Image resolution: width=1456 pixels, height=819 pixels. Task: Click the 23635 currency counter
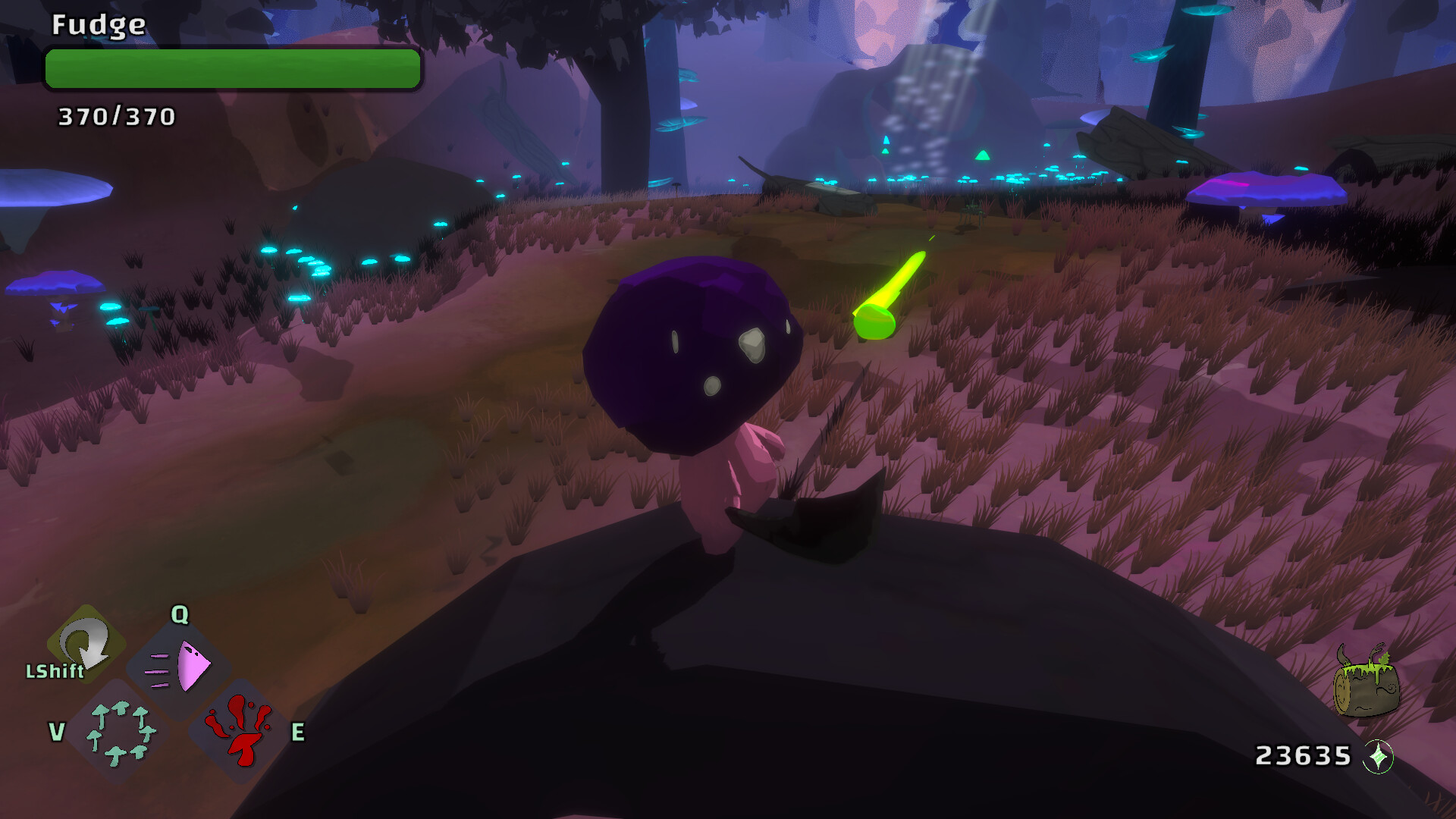[1304, 755]
